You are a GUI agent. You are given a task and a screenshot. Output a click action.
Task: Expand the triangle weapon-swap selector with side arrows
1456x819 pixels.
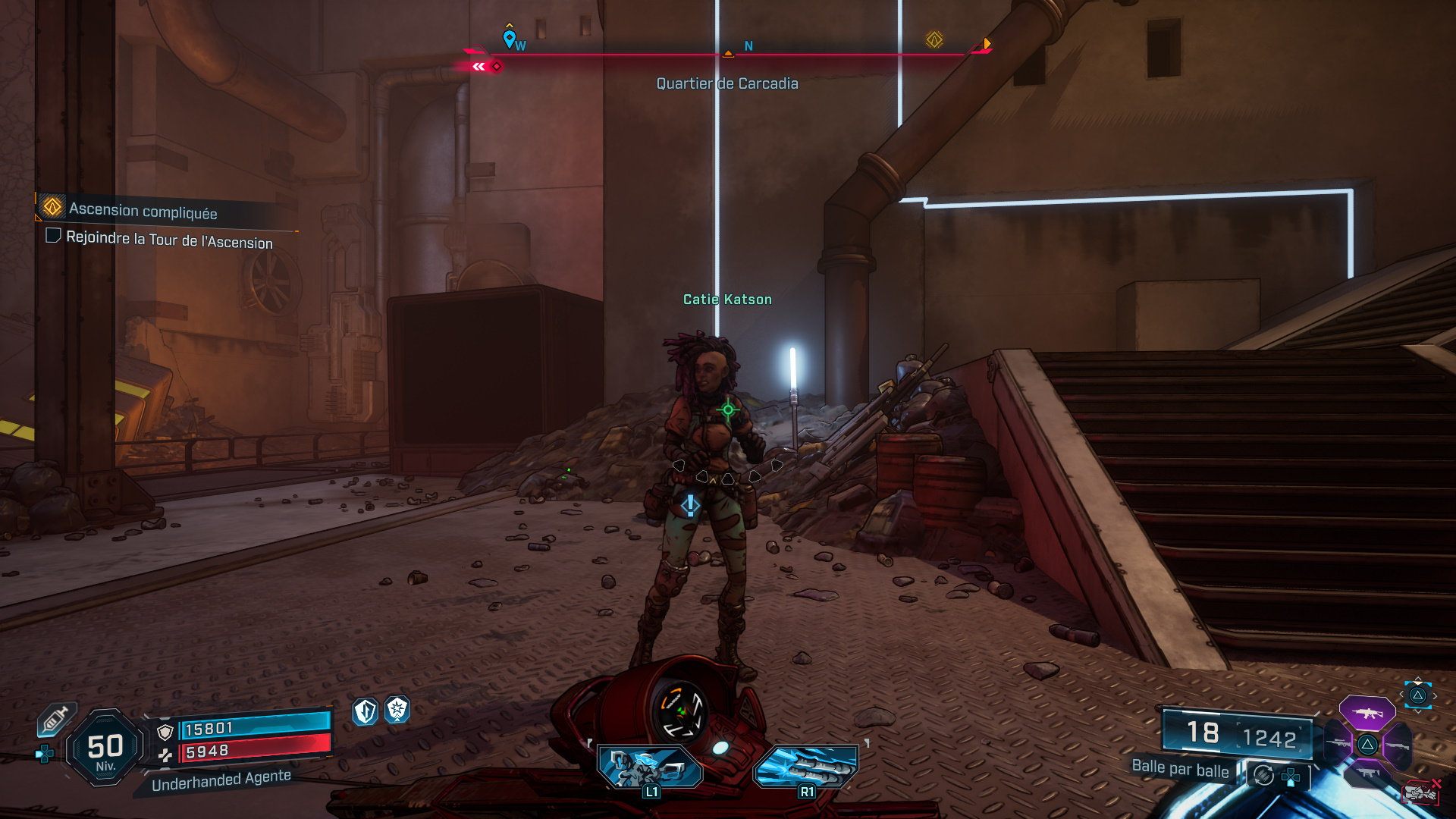point(1417,695)
